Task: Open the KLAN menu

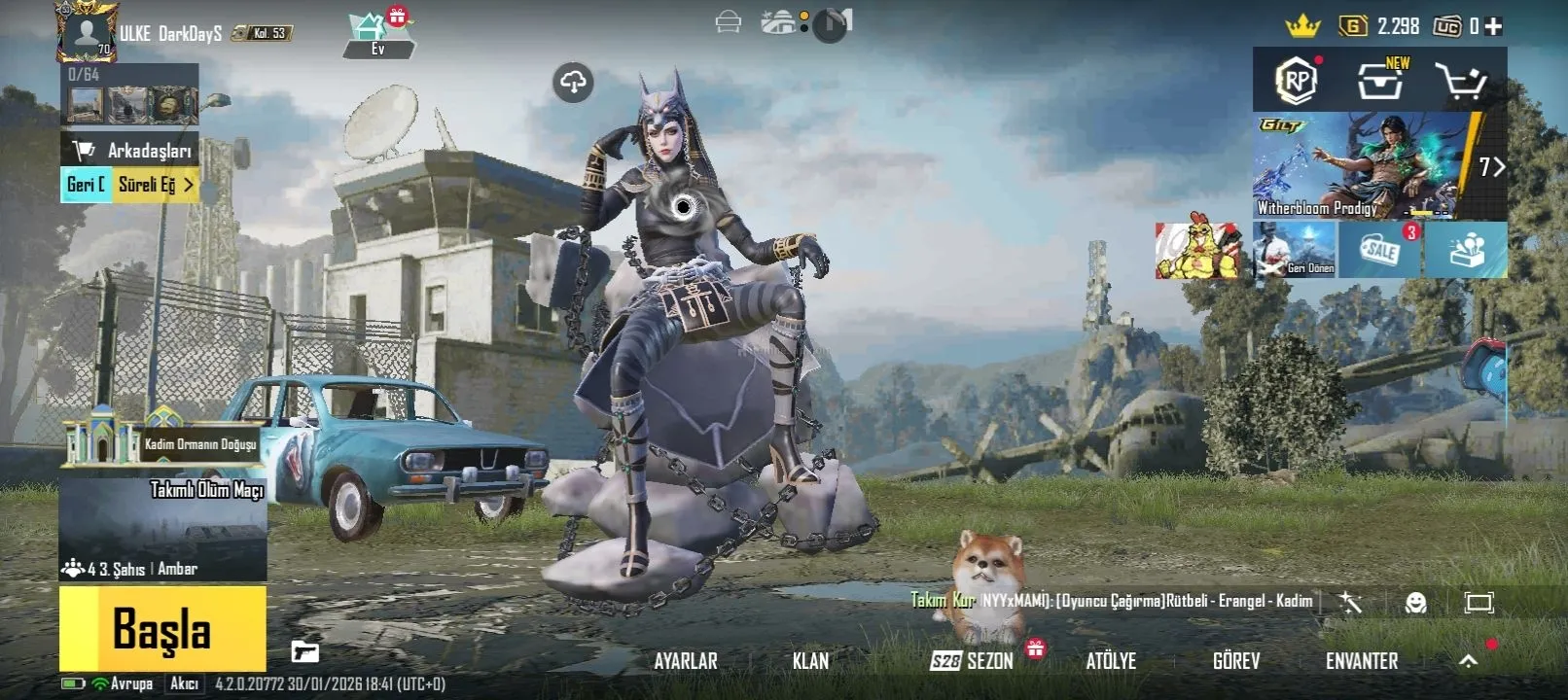Action: click(810, 661)
